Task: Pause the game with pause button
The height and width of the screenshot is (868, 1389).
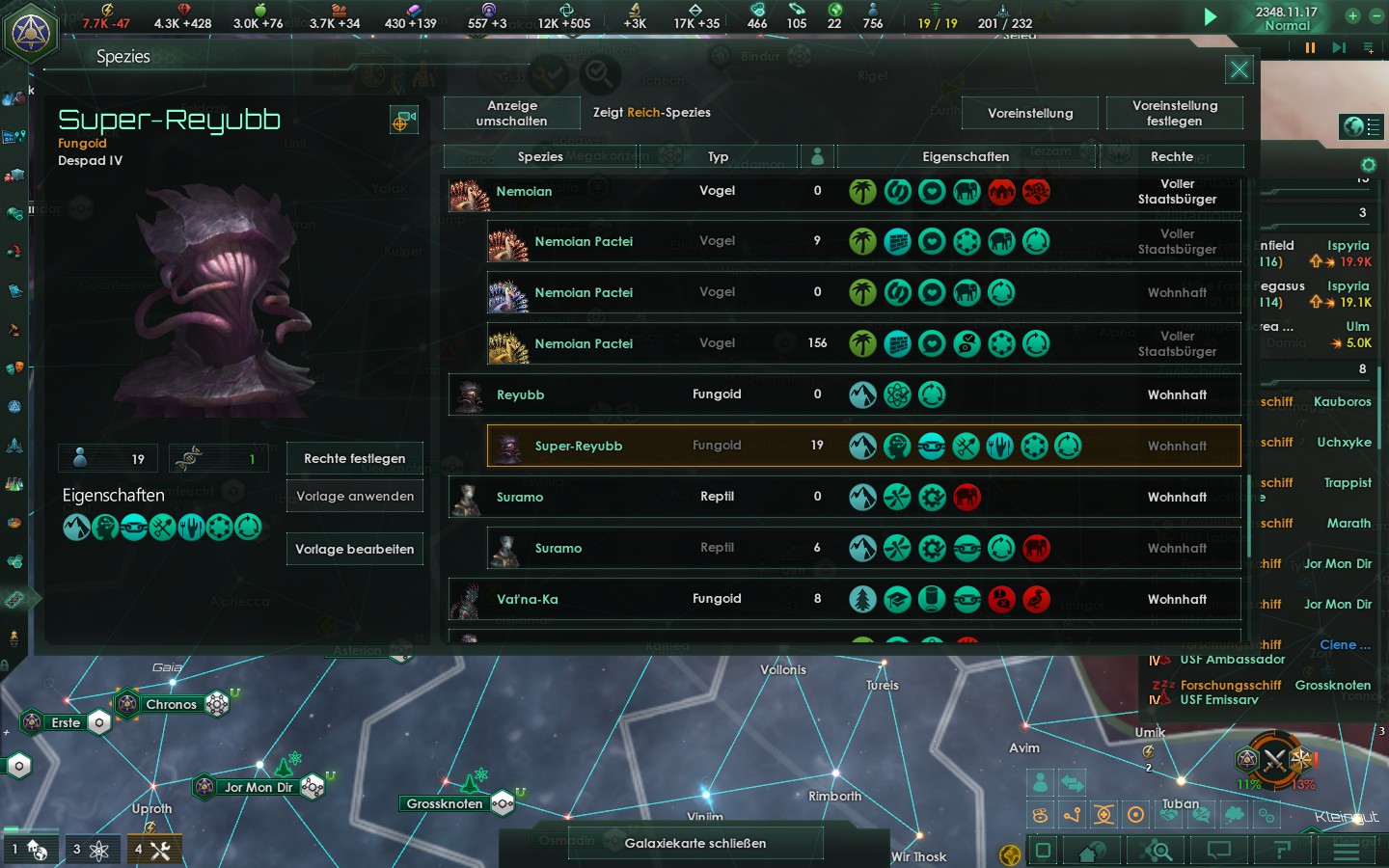Action: [x=1310, y=47]
